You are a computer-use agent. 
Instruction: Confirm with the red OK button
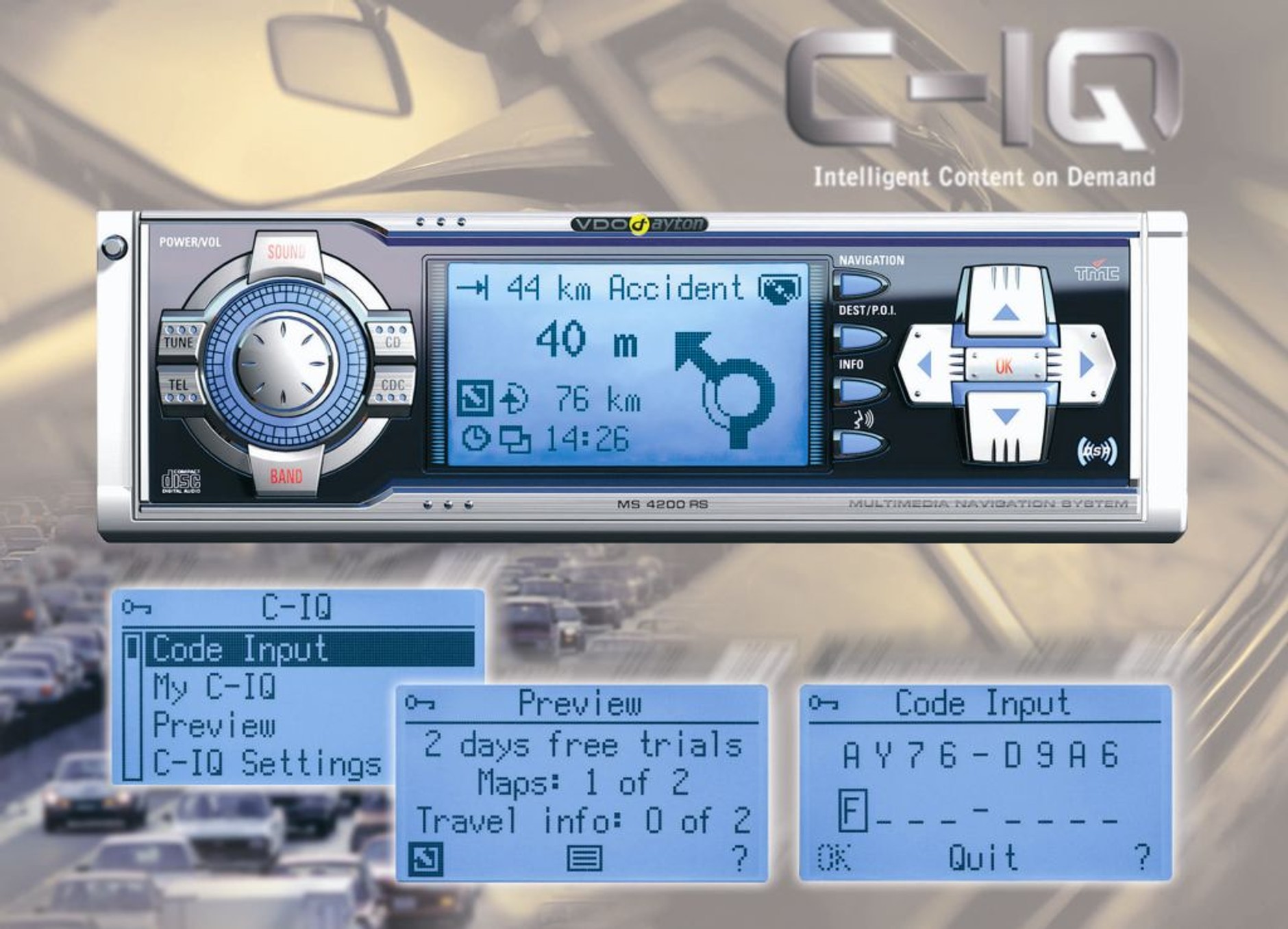1004,366
